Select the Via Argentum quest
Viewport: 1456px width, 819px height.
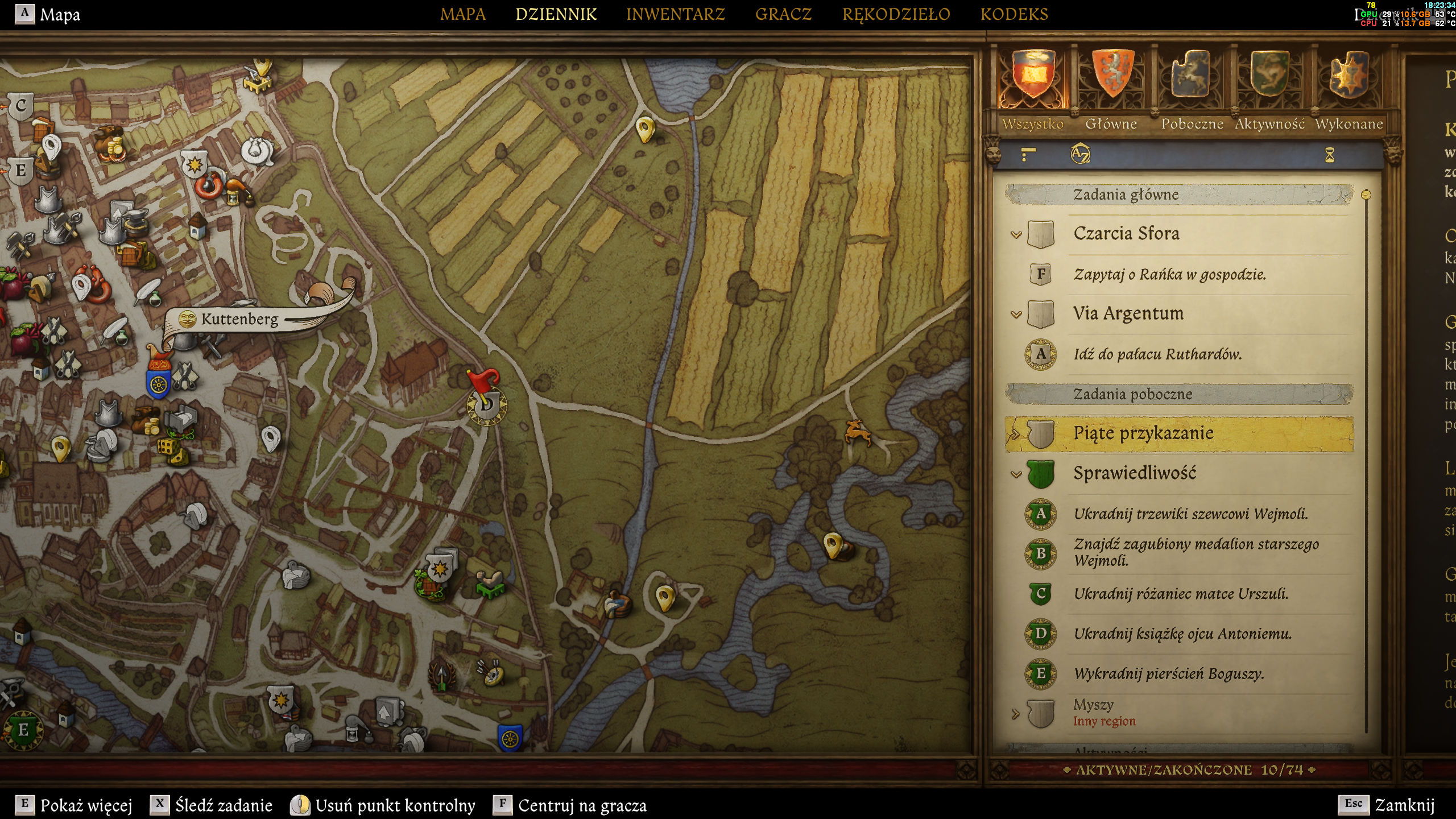pos(1128,313)
